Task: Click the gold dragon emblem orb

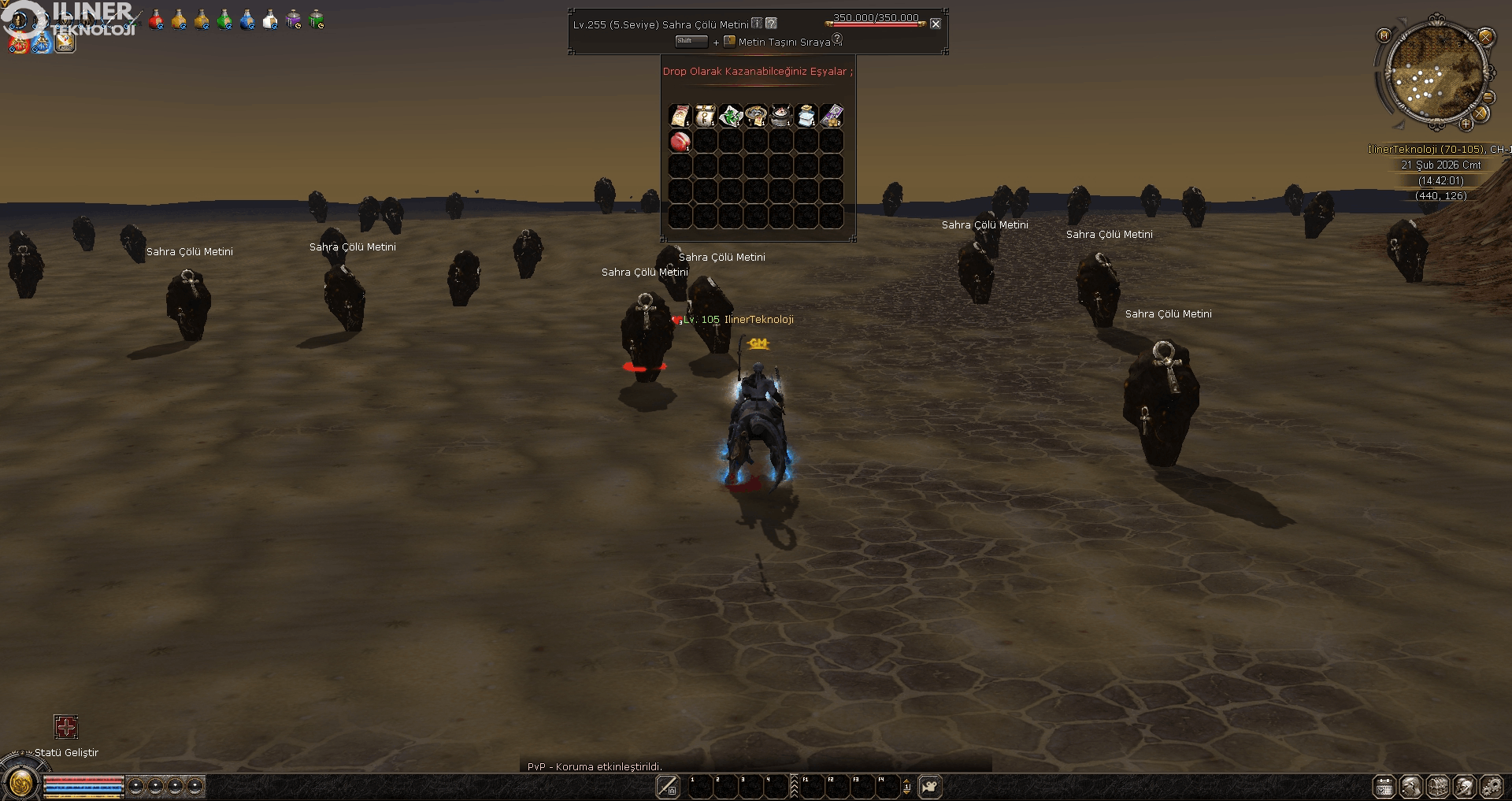Action: coord(21,783)
